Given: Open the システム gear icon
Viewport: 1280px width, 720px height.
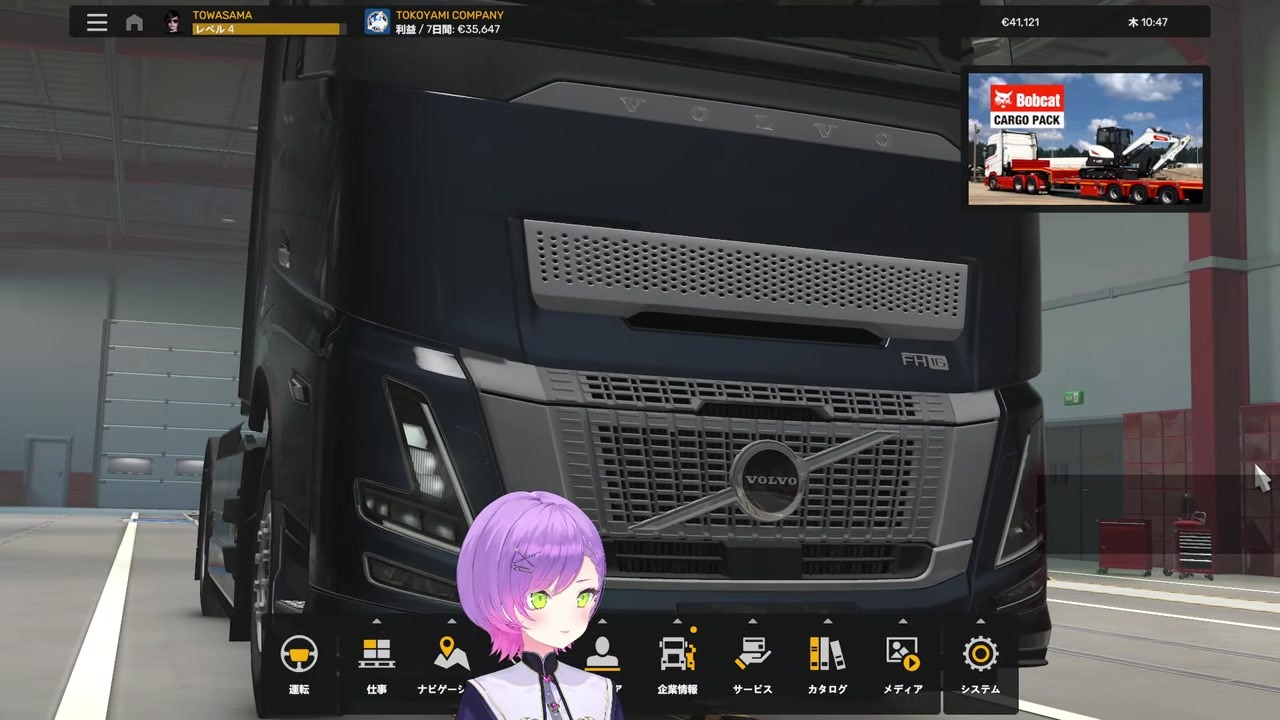Looking at the screenshot, I should pos(979,654).
